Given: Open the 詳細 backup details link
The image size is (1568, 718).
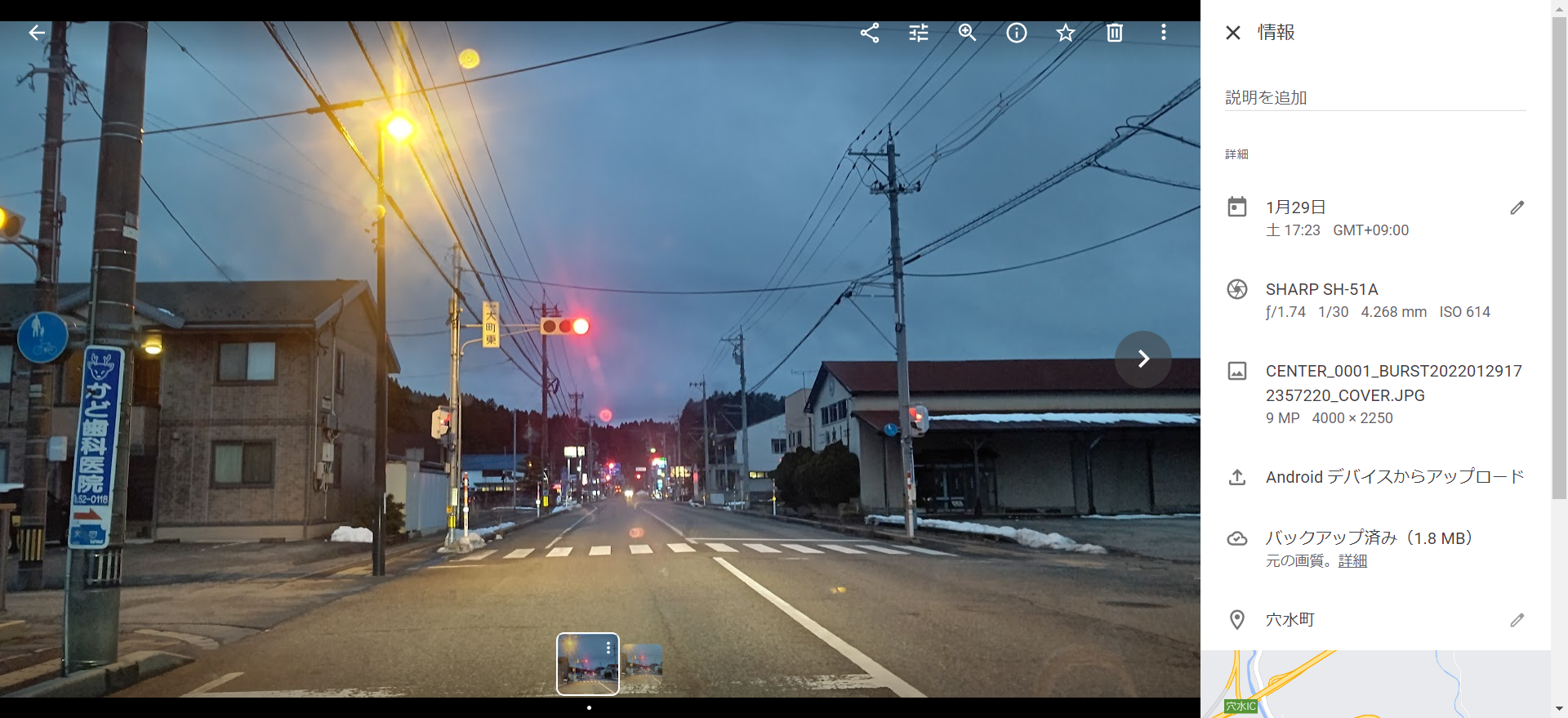Looking at the screenshot, I should point(1352,561).
